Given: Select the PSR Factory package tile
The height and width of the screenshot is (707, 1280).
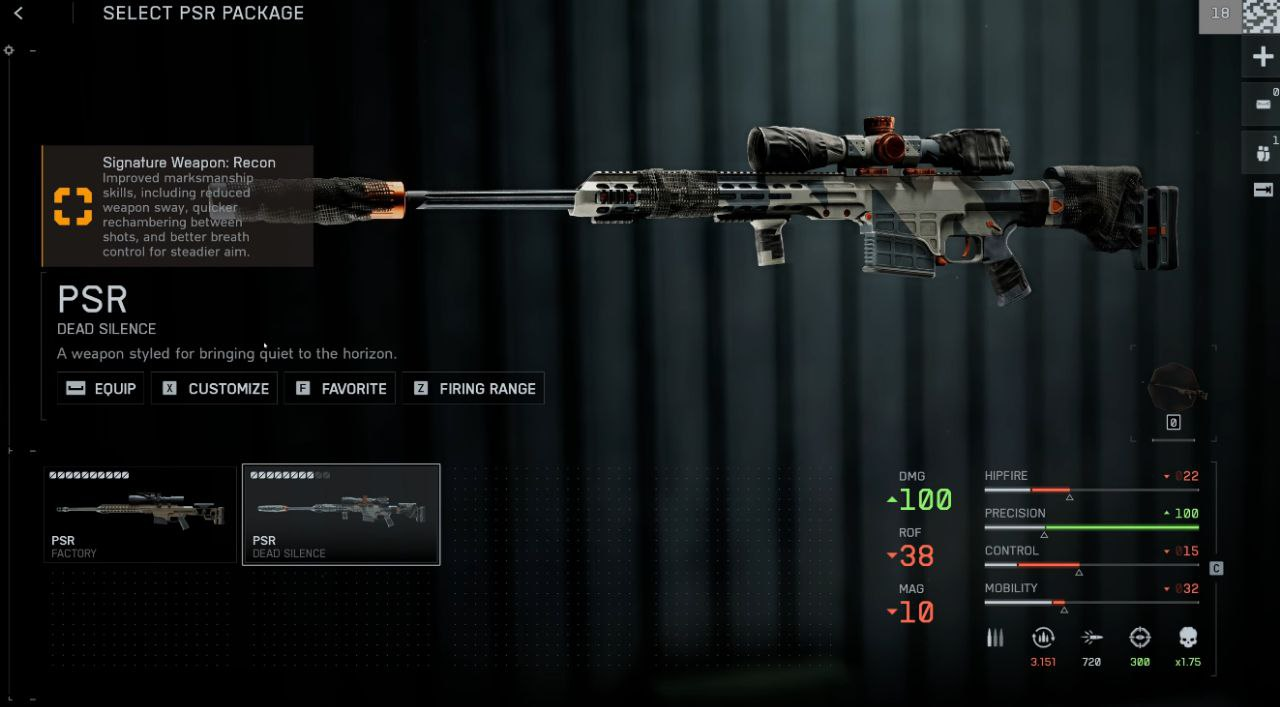Looking at the screenshot, I should [140, 514].
